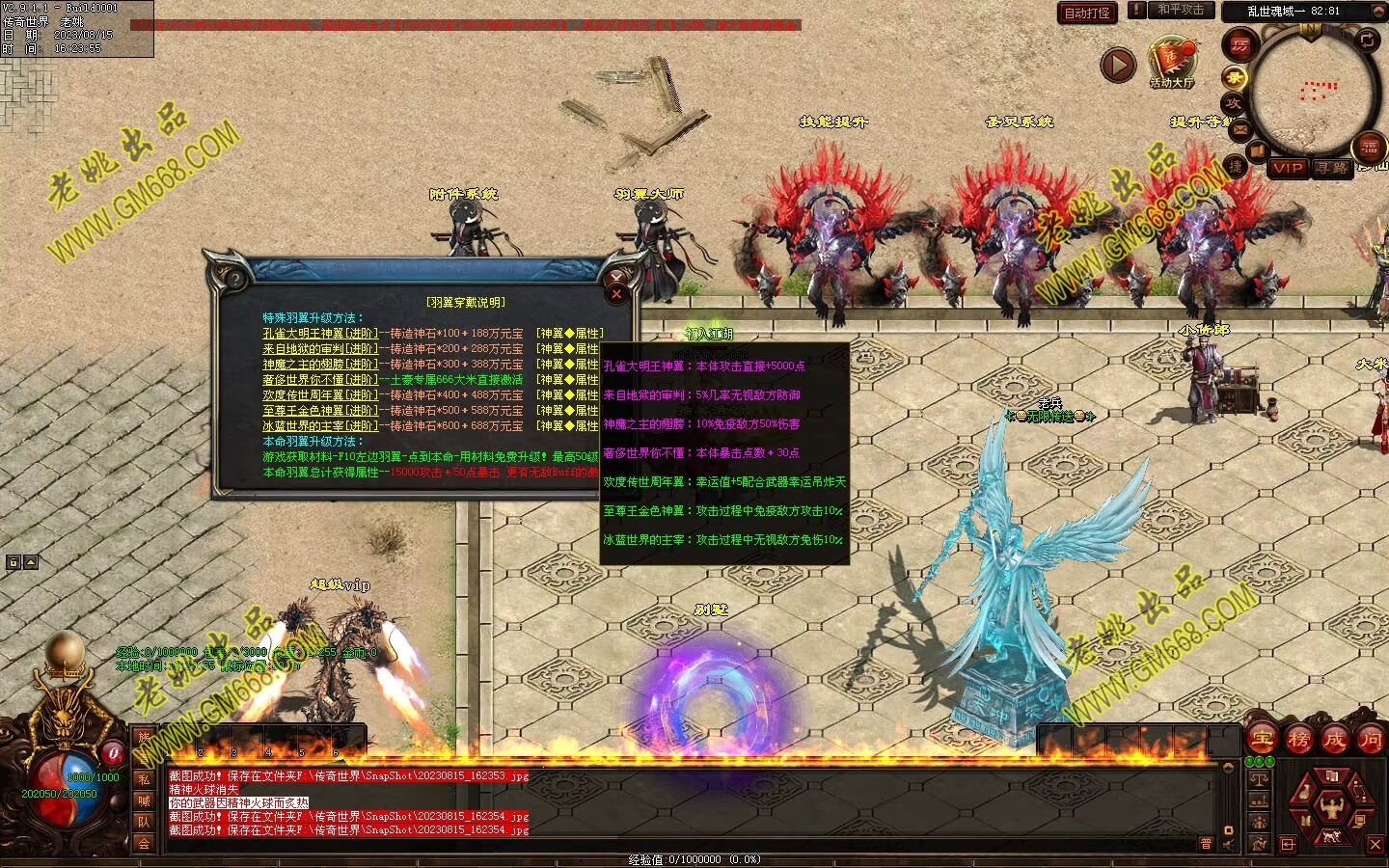Switch the 和平攻击 attack mode
The width and height of the screenshot is (1389, 868).
tap(1181, 10)
